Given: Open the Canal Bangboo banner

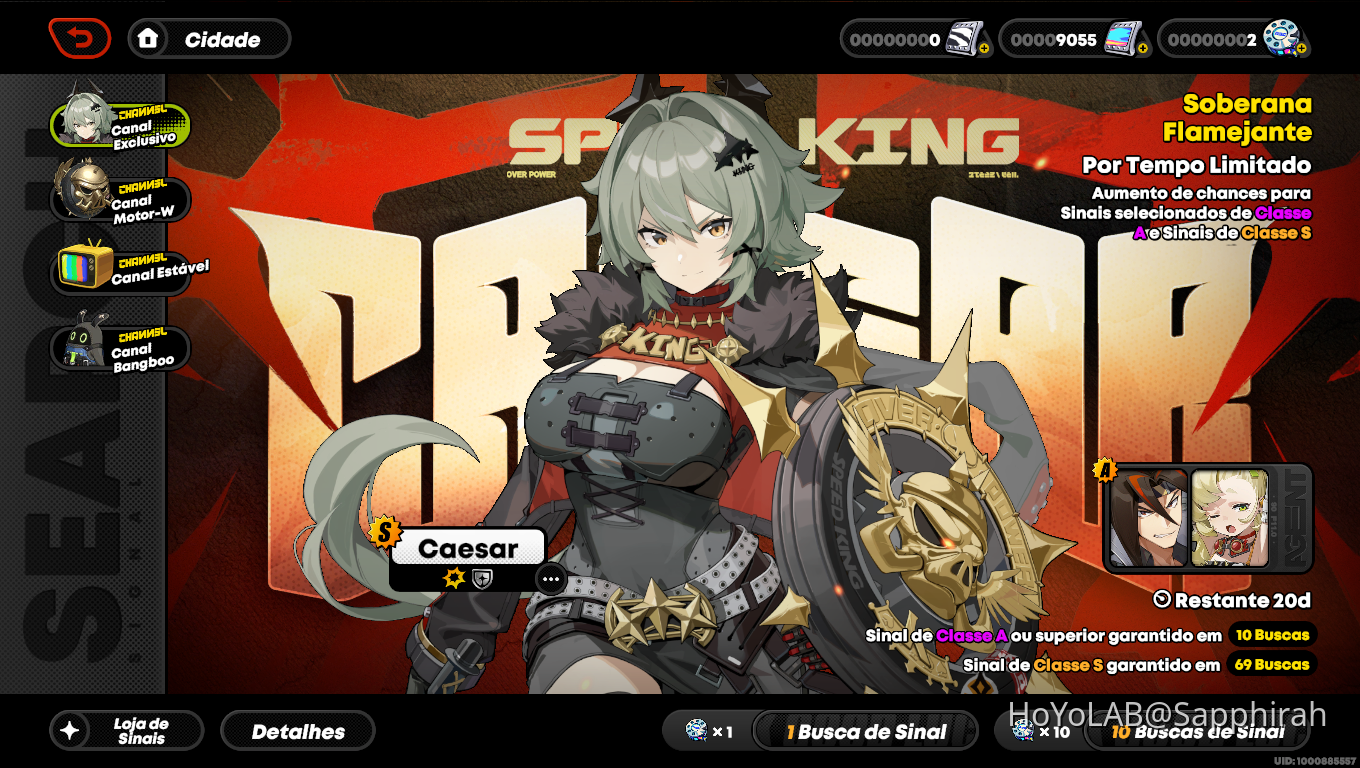Looking at the screenshot, I should [120, 347].
